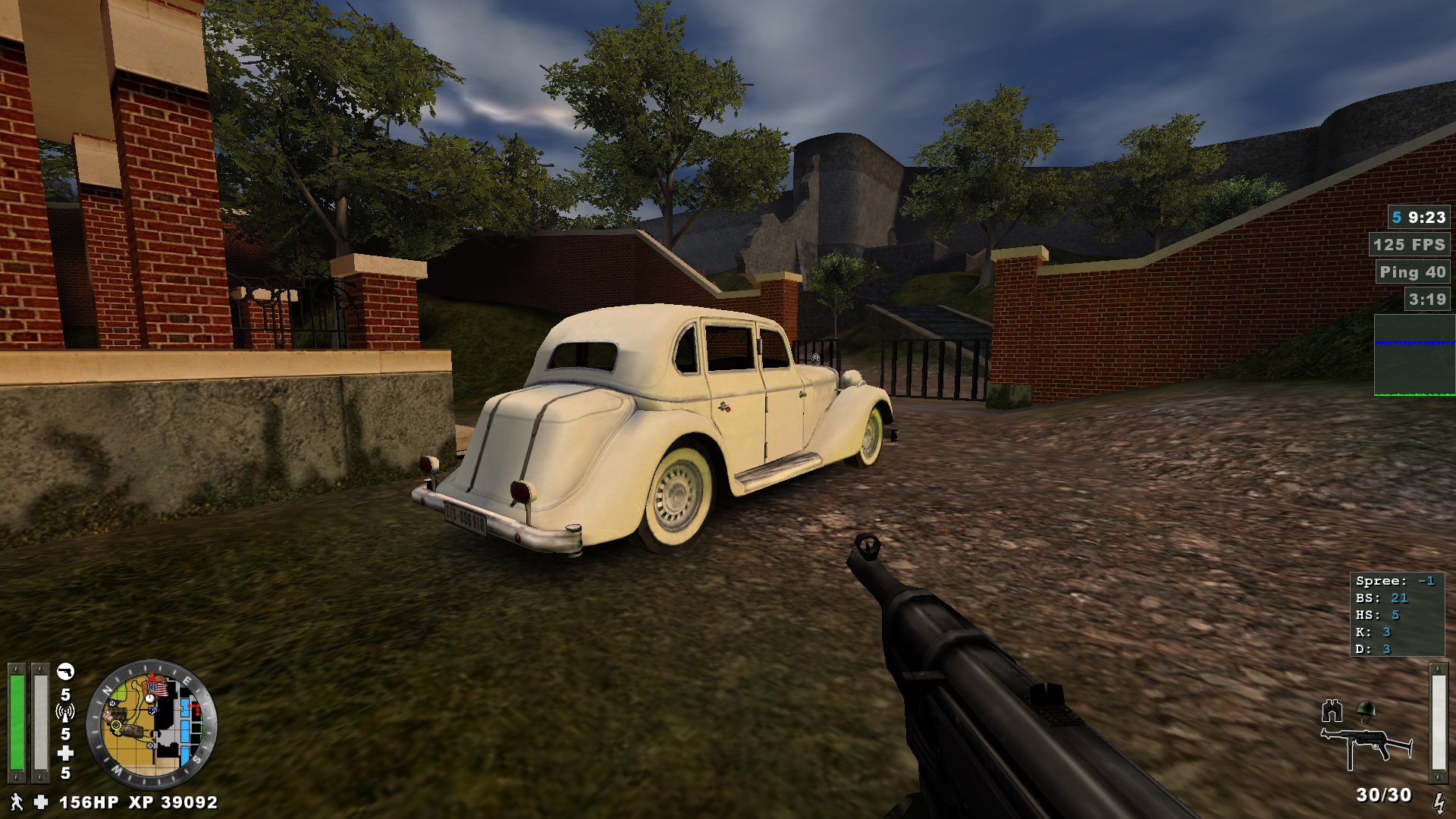
Task: Select the pistol skill icon
Action: [66, 672]
